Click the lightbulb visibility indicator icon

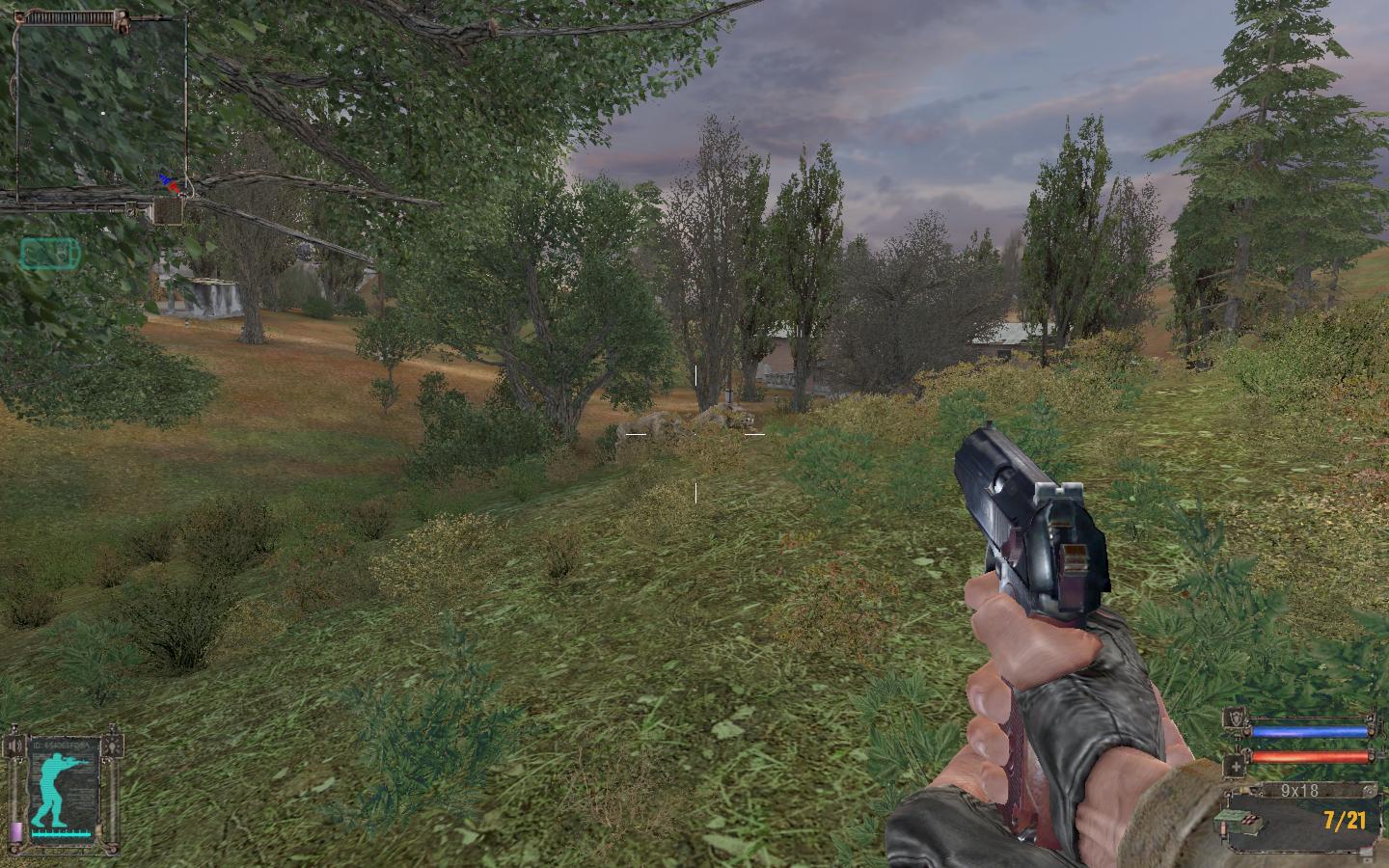(x=115, y=745)
